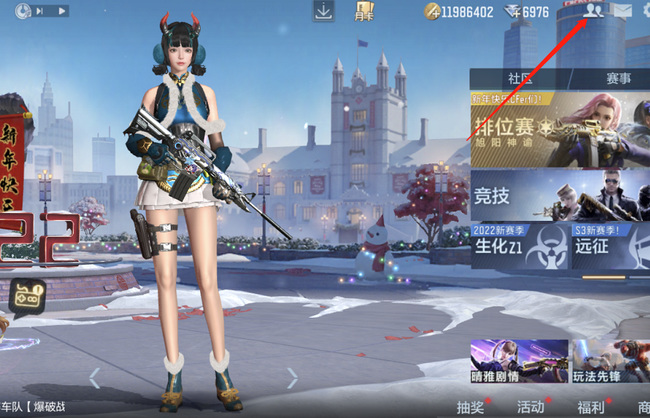Open the 抽奖 lottery menu

click(x=471, y=406)
